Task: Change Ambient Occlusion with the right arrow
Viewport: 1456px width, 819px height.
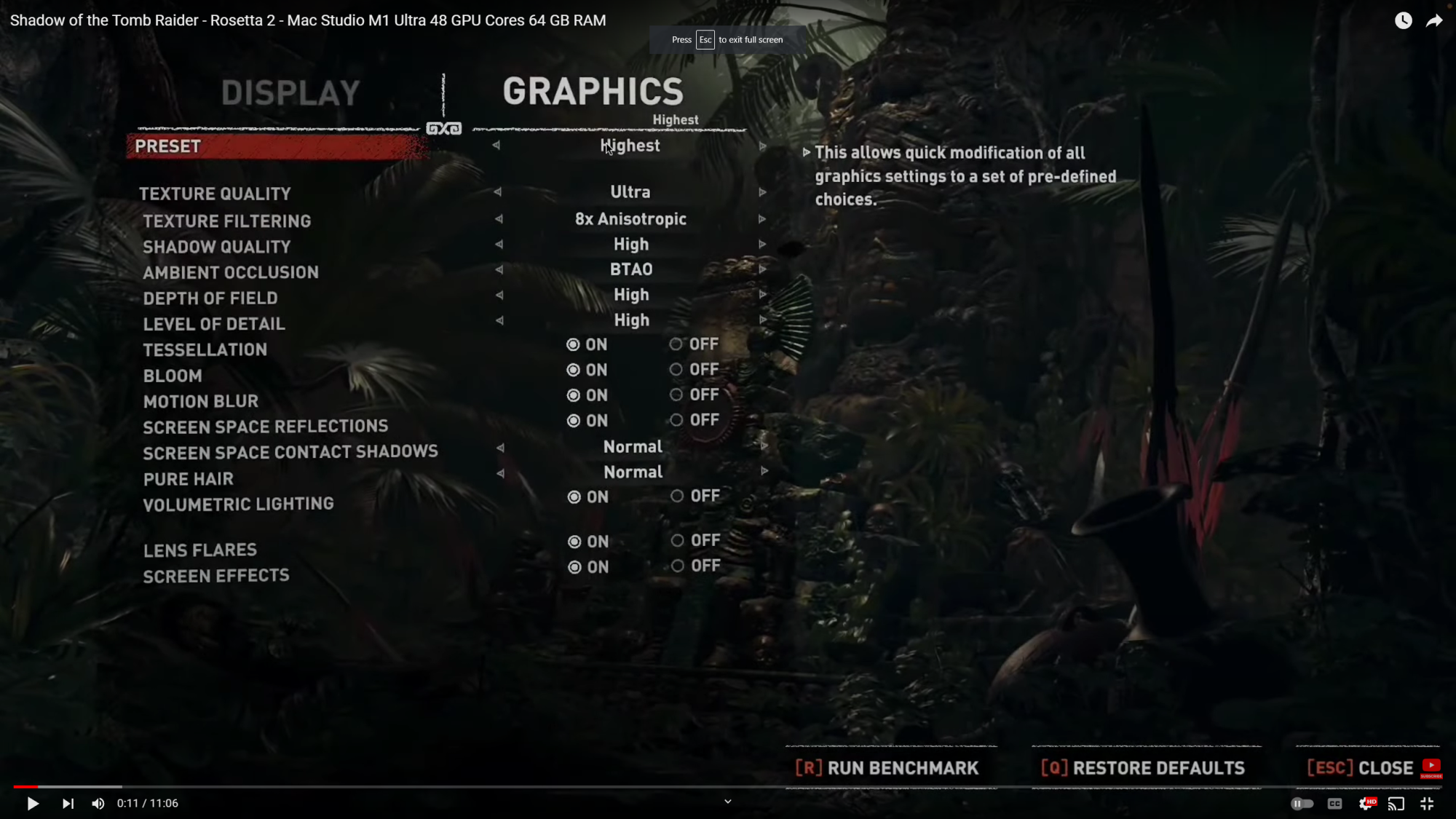Action: [x=762, y=269]
